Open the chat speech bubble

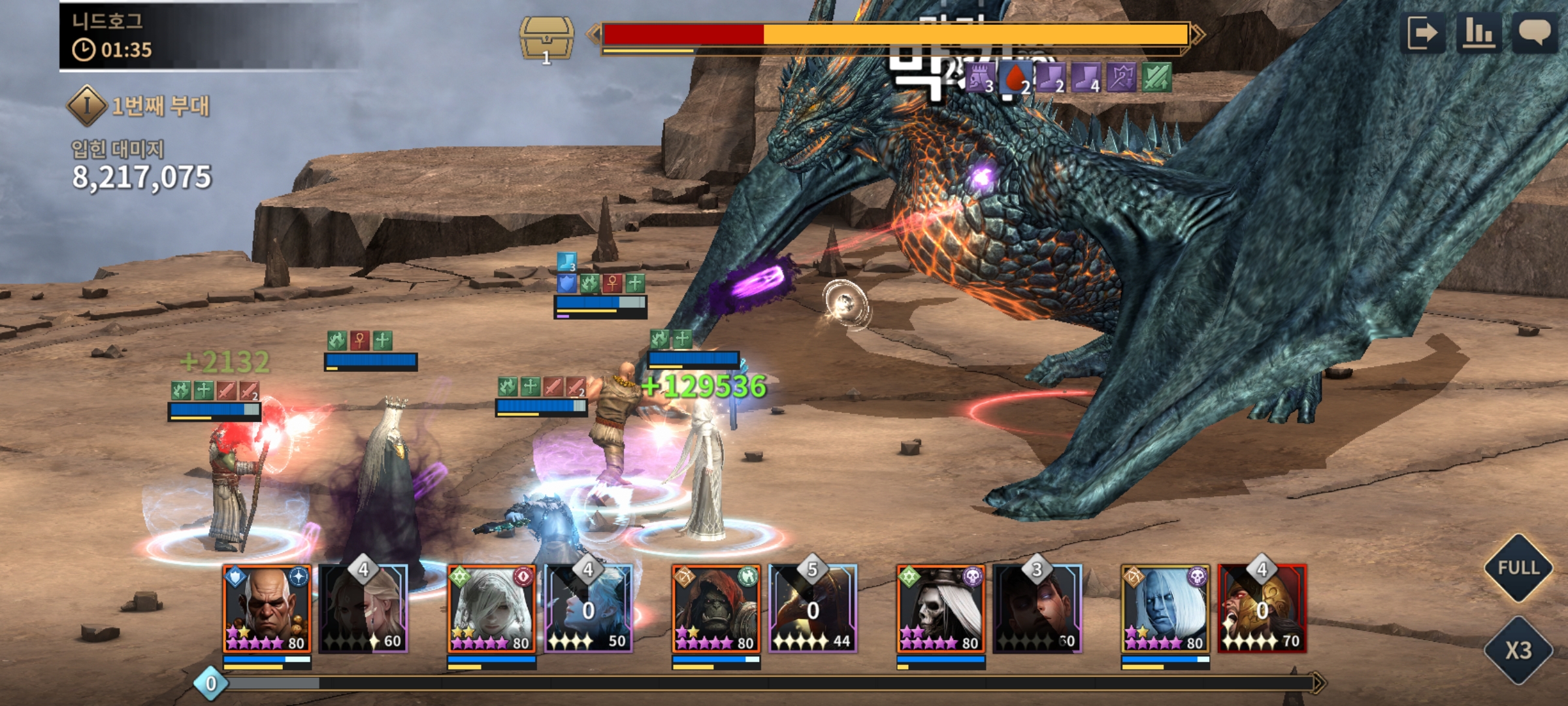1535,33
